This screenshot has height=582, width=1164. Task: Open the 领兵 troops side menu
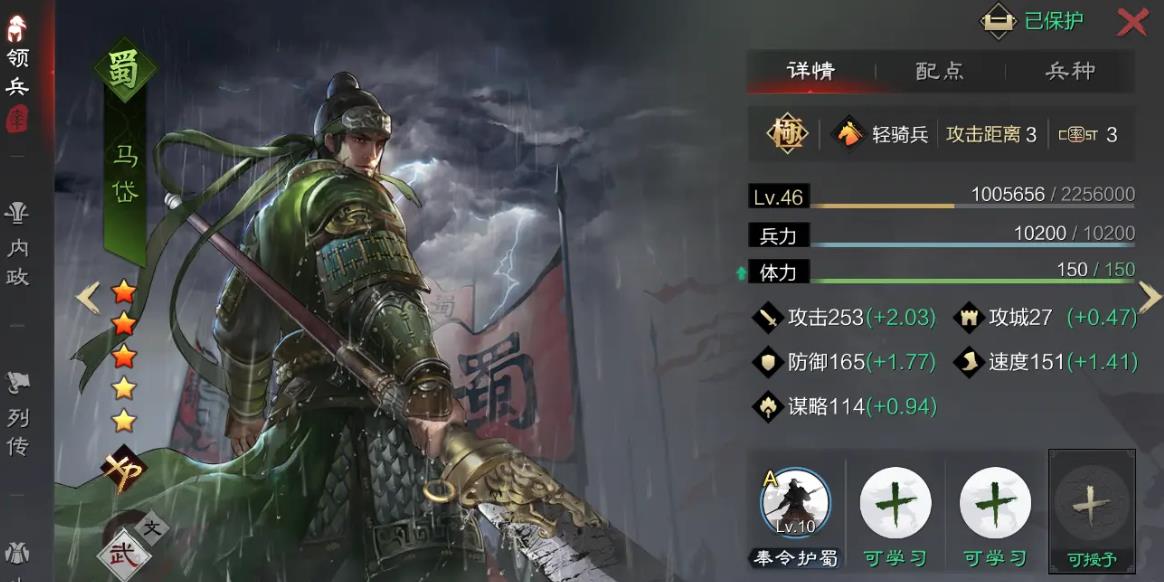(x=17, y=72)
